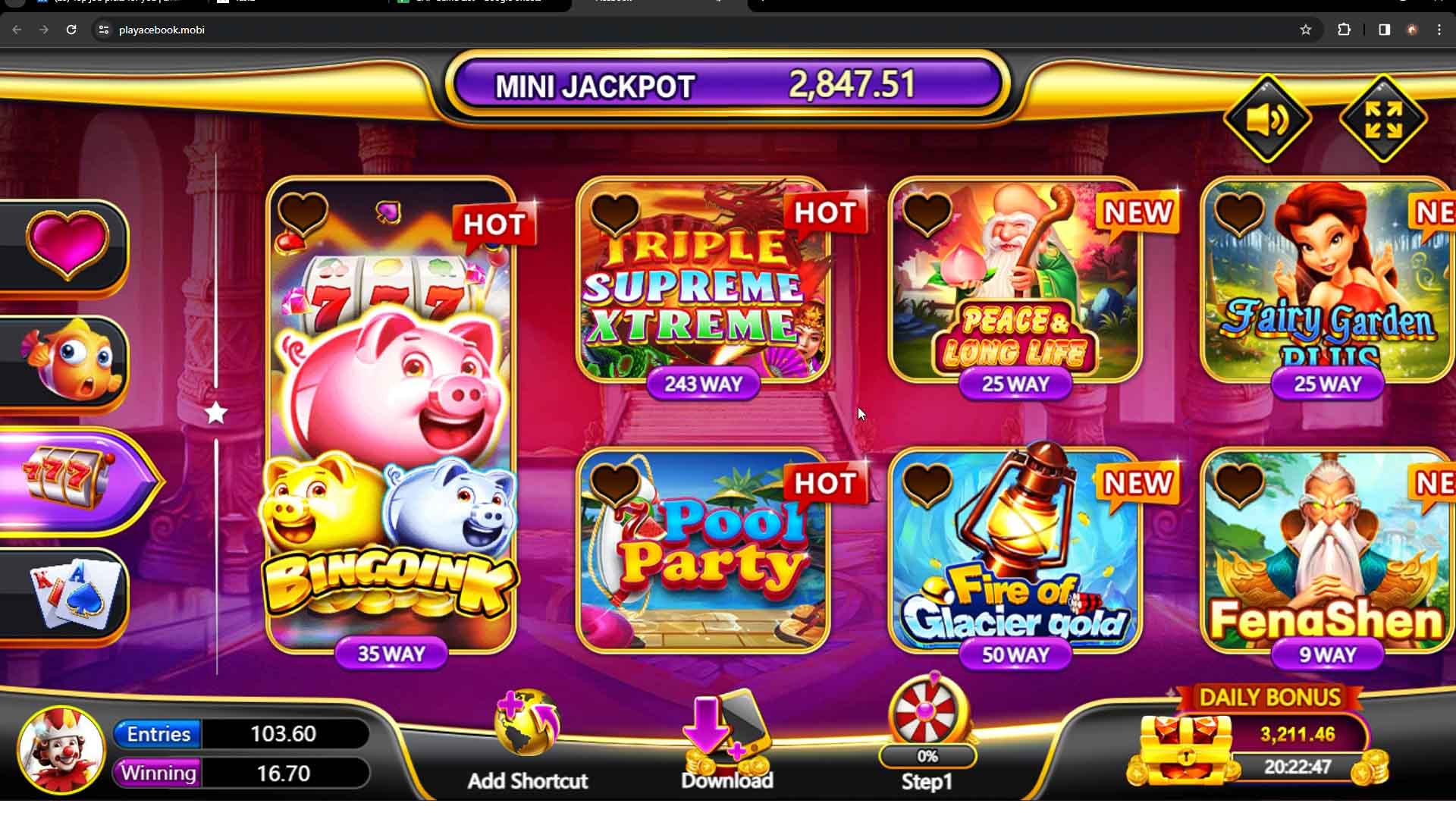
Task: Open the browser side panel
Action: 1383,30
